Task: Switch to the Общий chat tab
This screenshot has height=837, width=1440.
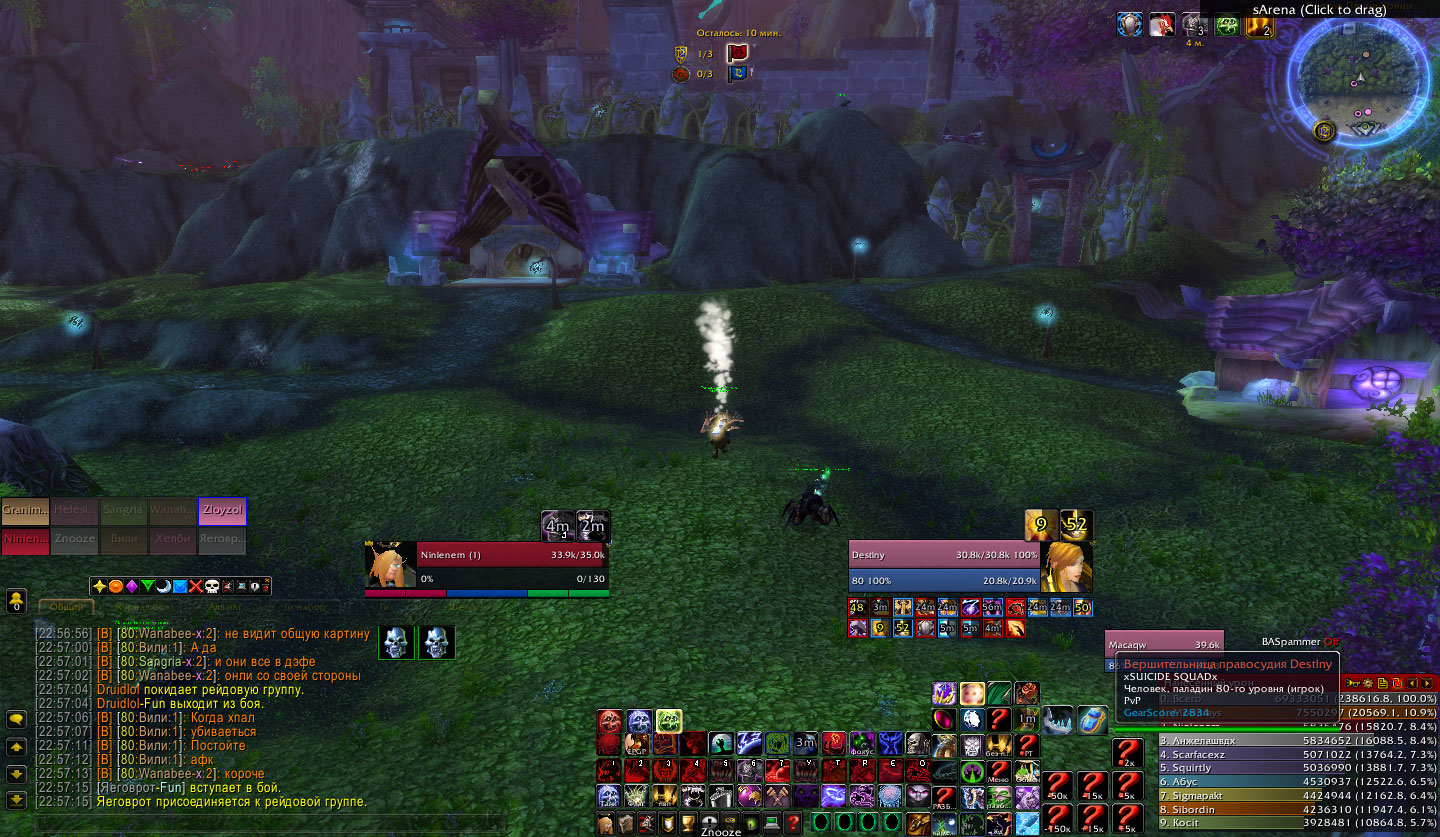Action: (66, 607)
